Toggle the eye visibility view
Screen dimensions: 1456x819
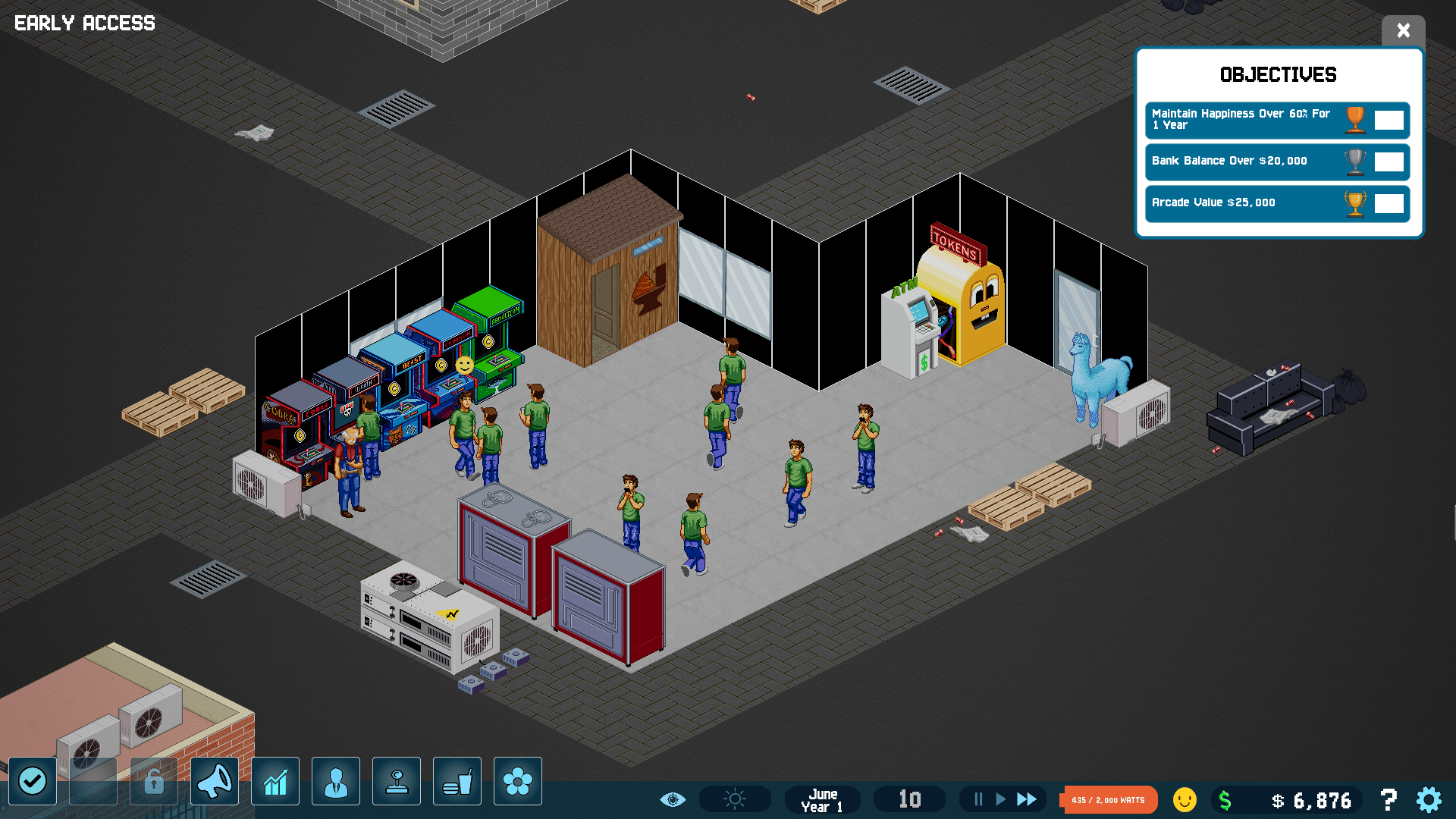click(673, 799)
